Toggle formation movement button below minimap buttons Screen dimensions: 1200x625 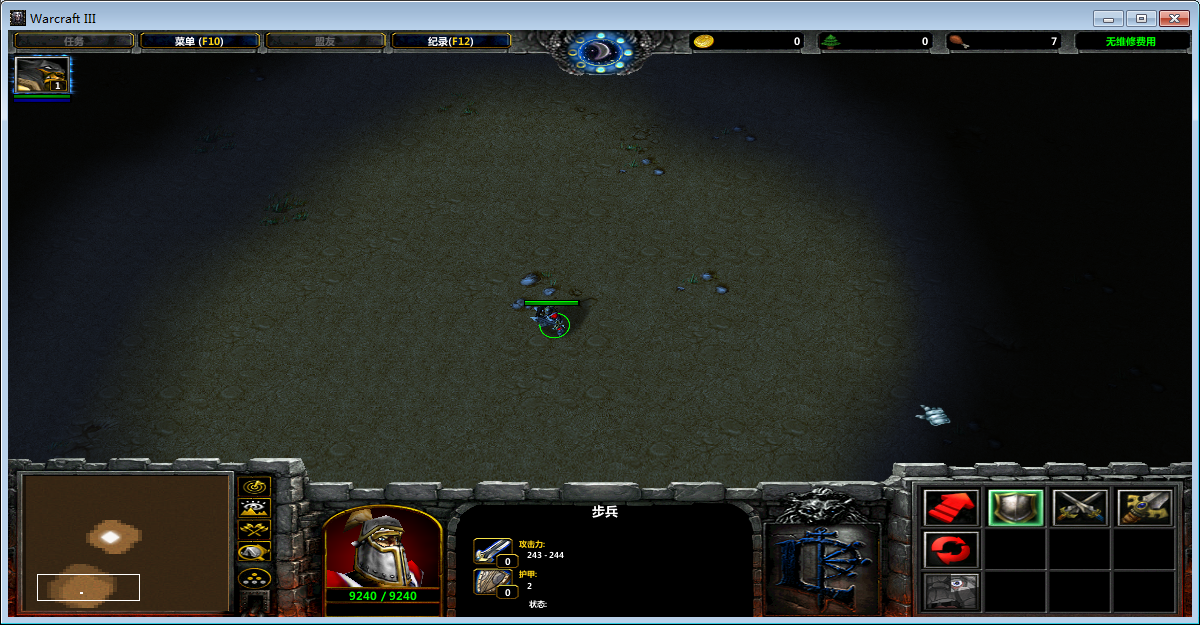(255, 577)
